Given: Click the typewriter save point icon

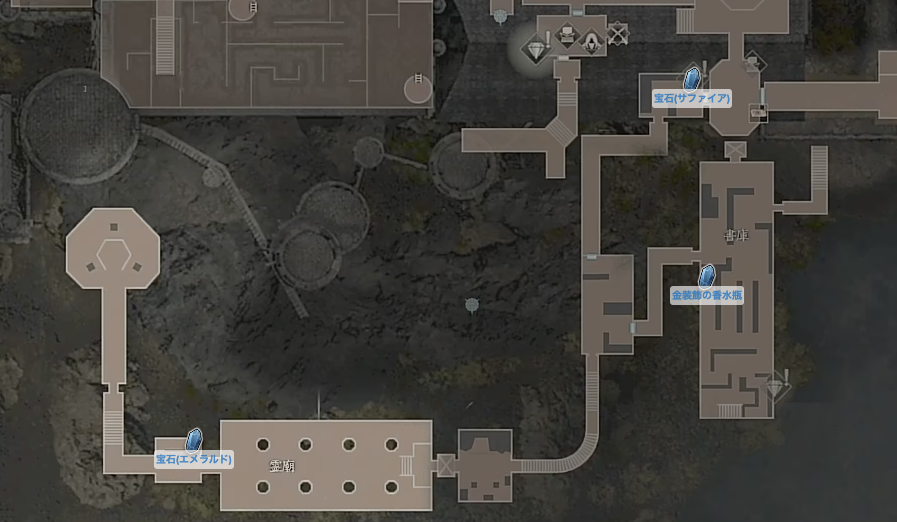Looking at the screenshot, I should click(567, 38).
